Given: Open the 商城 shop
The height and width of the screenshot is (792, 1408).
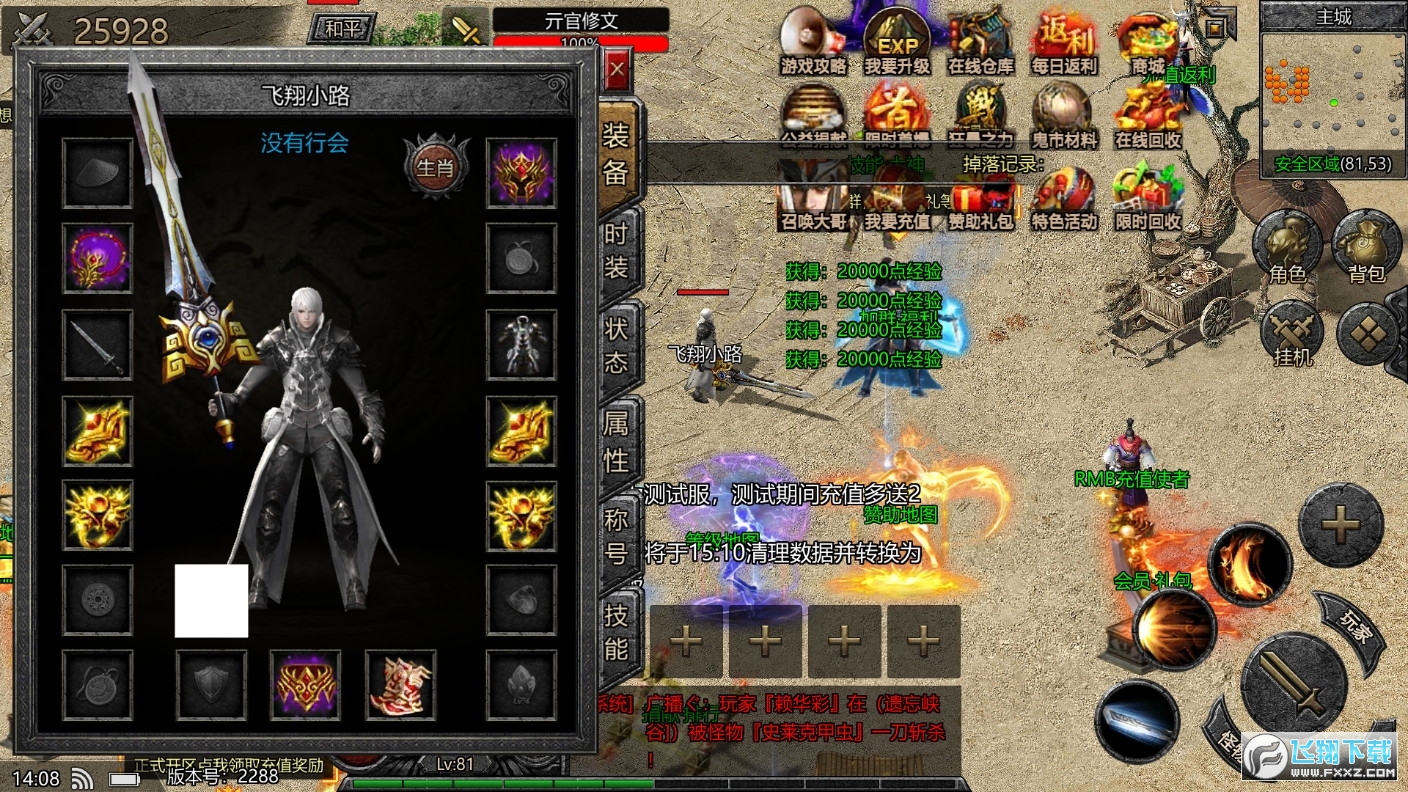Looking at the screenshot, I should [1148, 40].
